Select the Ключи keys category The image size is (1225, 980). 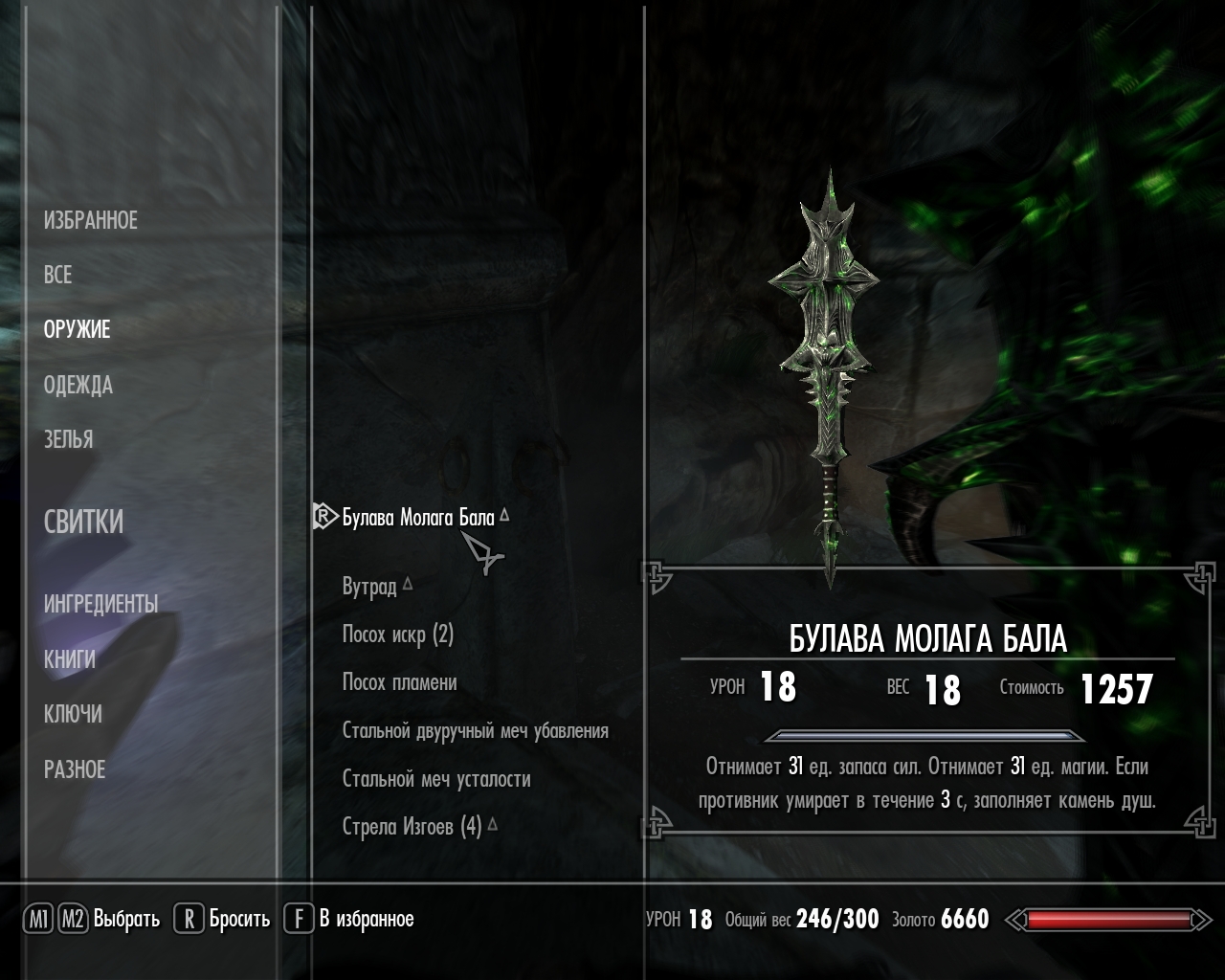click(x=73, y=714)
